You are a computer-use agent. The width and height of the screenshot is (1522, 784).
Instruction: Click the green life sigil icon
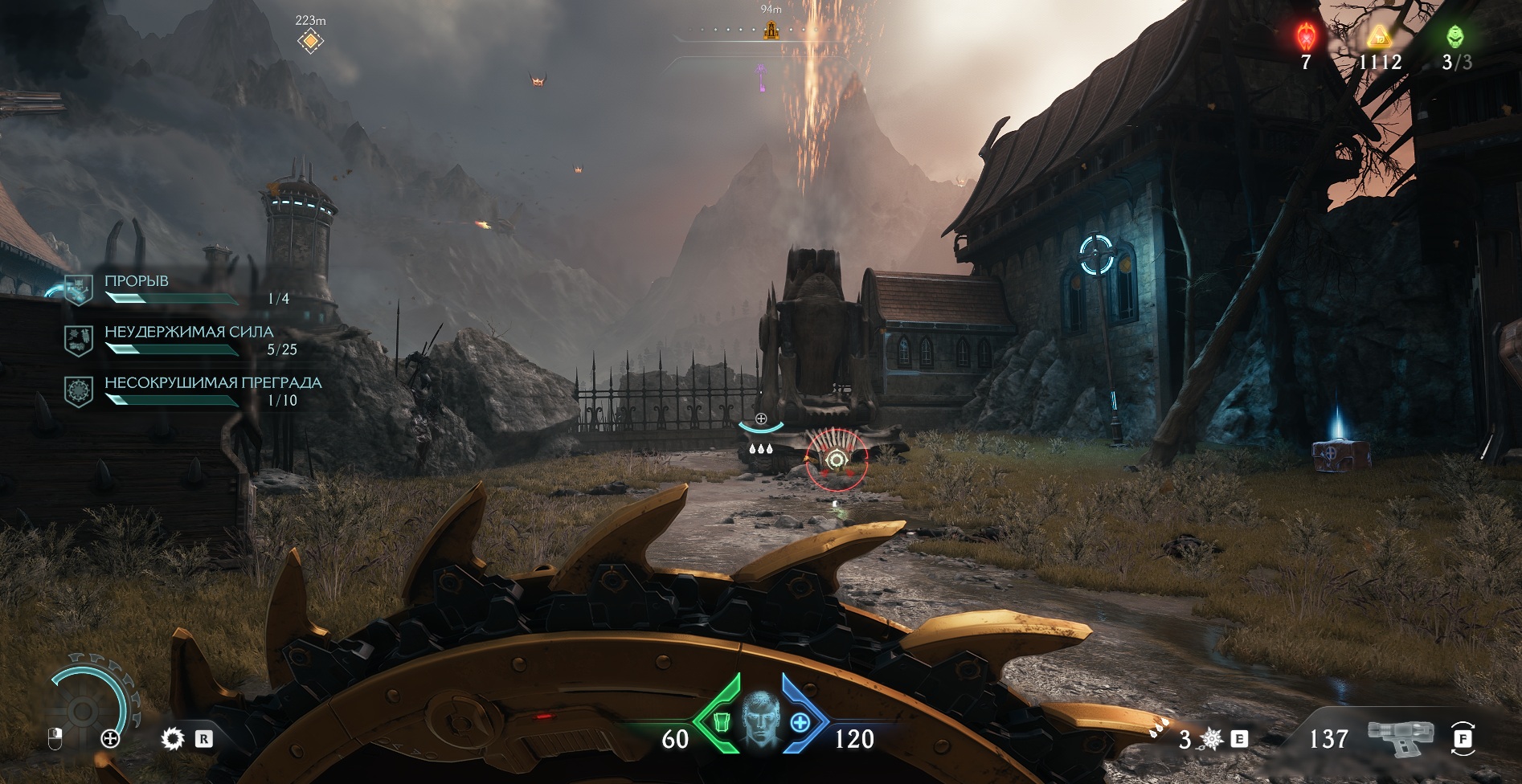[x=1454, y=36]
